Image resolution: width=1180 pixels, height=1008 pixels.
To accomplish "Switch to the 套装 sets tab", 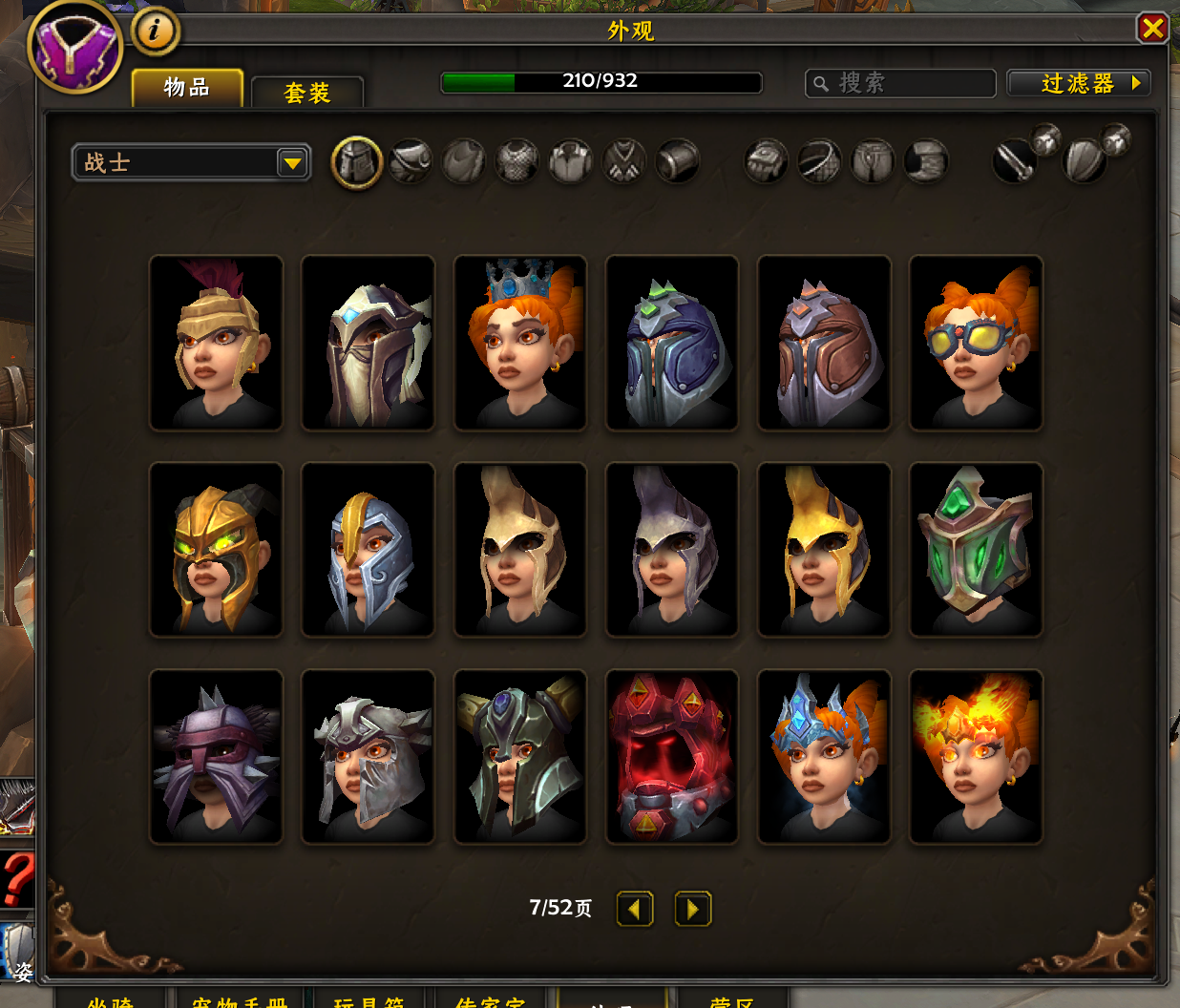I will 306,93.
